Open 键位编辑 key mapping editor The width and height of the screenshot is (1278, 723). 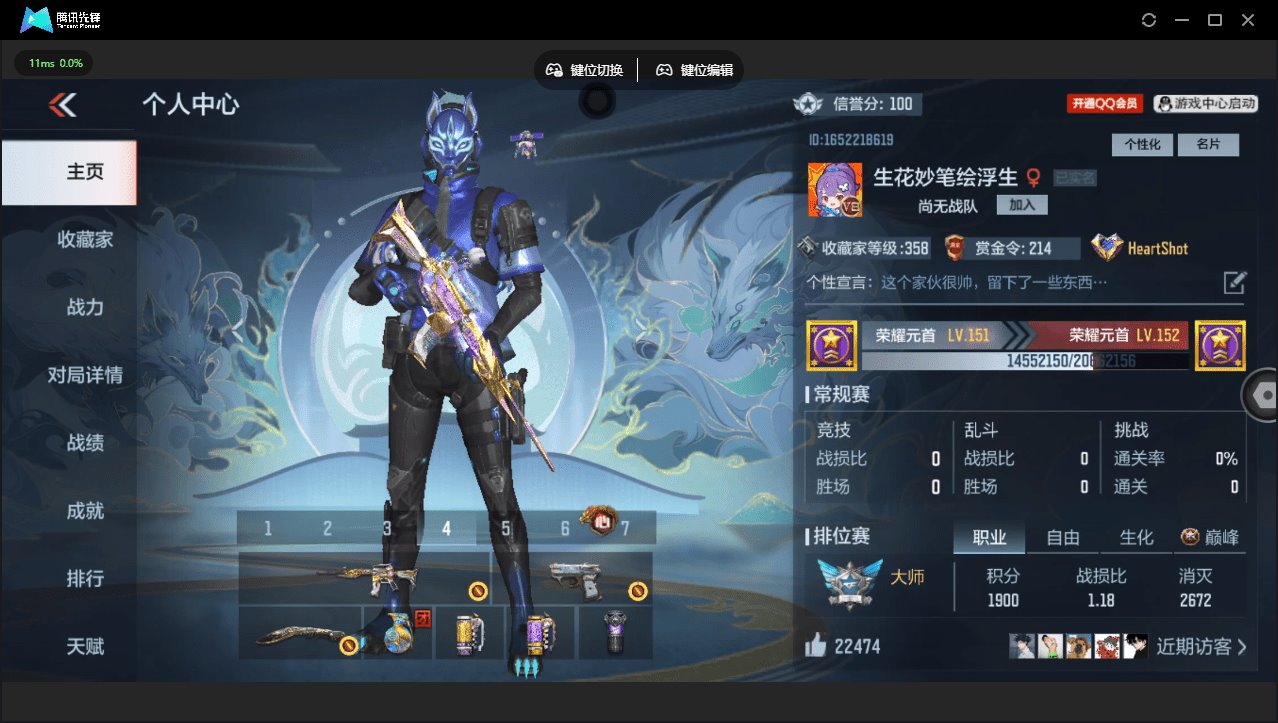(x=695, y=70)
